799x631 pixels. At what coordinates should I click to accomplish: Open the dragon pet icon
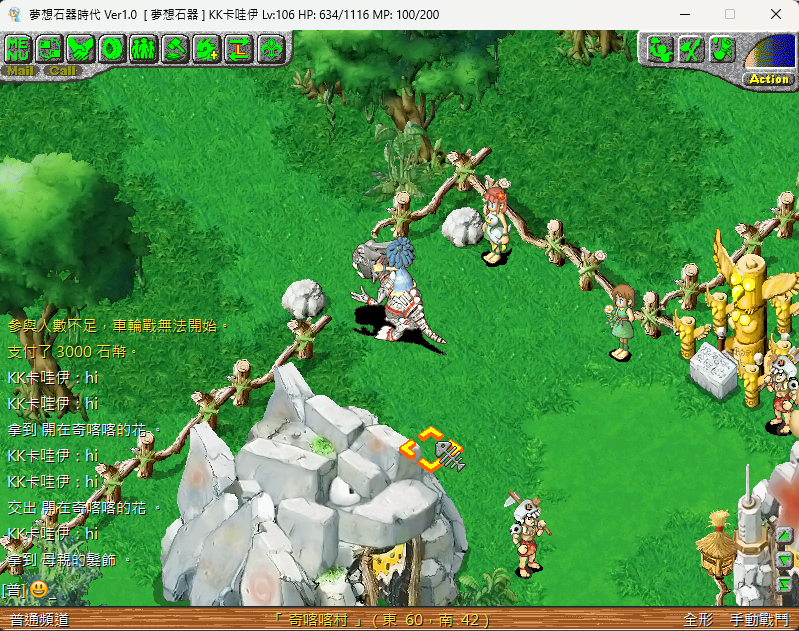coord(207,47)
